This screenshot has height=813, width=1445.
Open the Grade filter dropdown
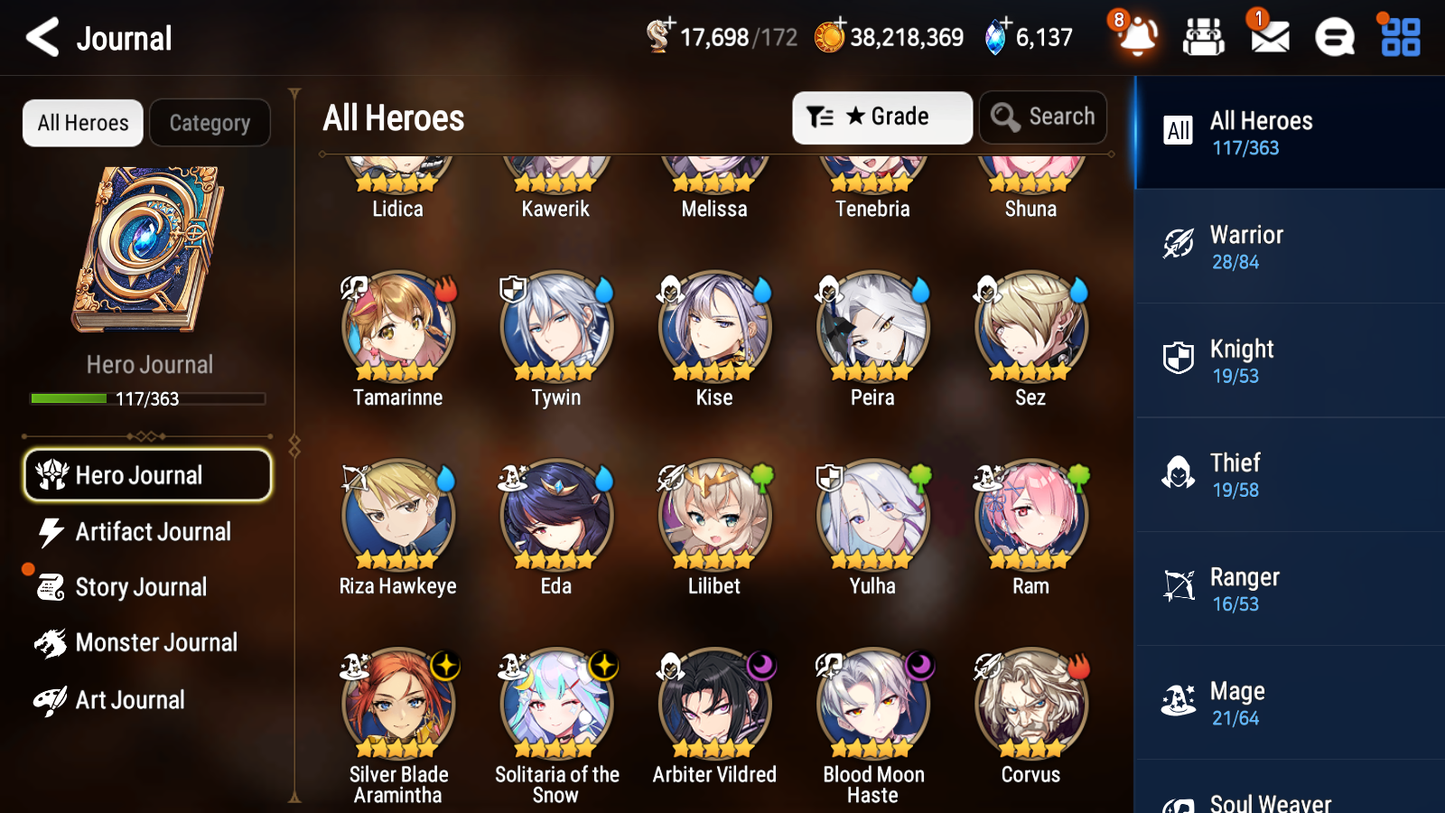click(x=882, y=117)
